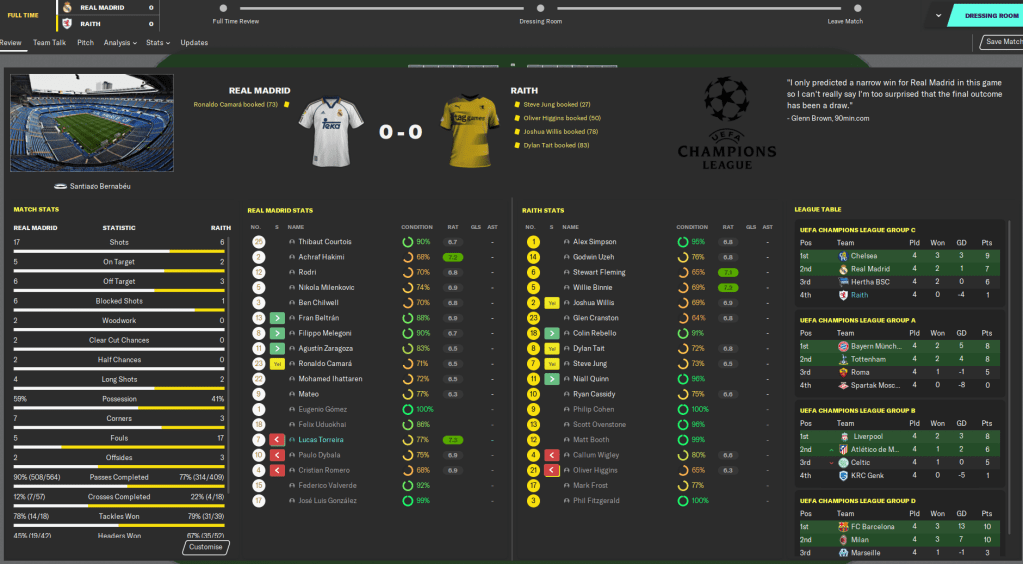
Task: Choose Alex Simpson in Raith stats
Action: [x=595, y=242]
